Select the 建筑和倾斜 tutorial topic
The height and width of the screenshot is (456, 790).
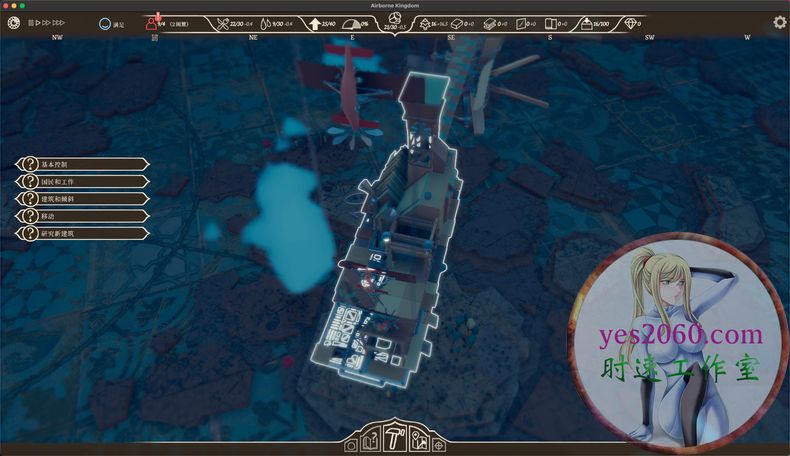82,198
